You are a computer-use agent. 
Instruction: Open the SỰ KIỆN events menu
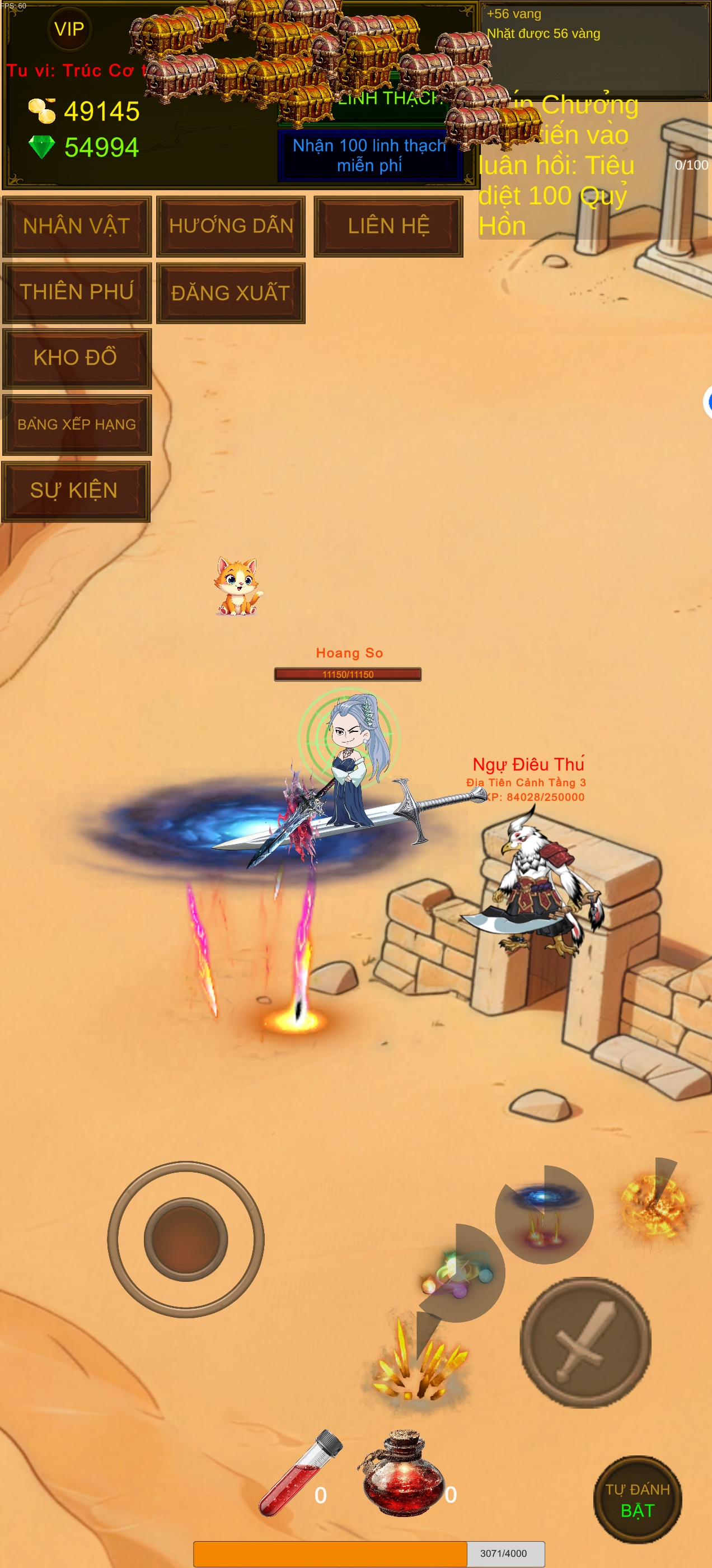pyautogui.click(x=76, y=491)
